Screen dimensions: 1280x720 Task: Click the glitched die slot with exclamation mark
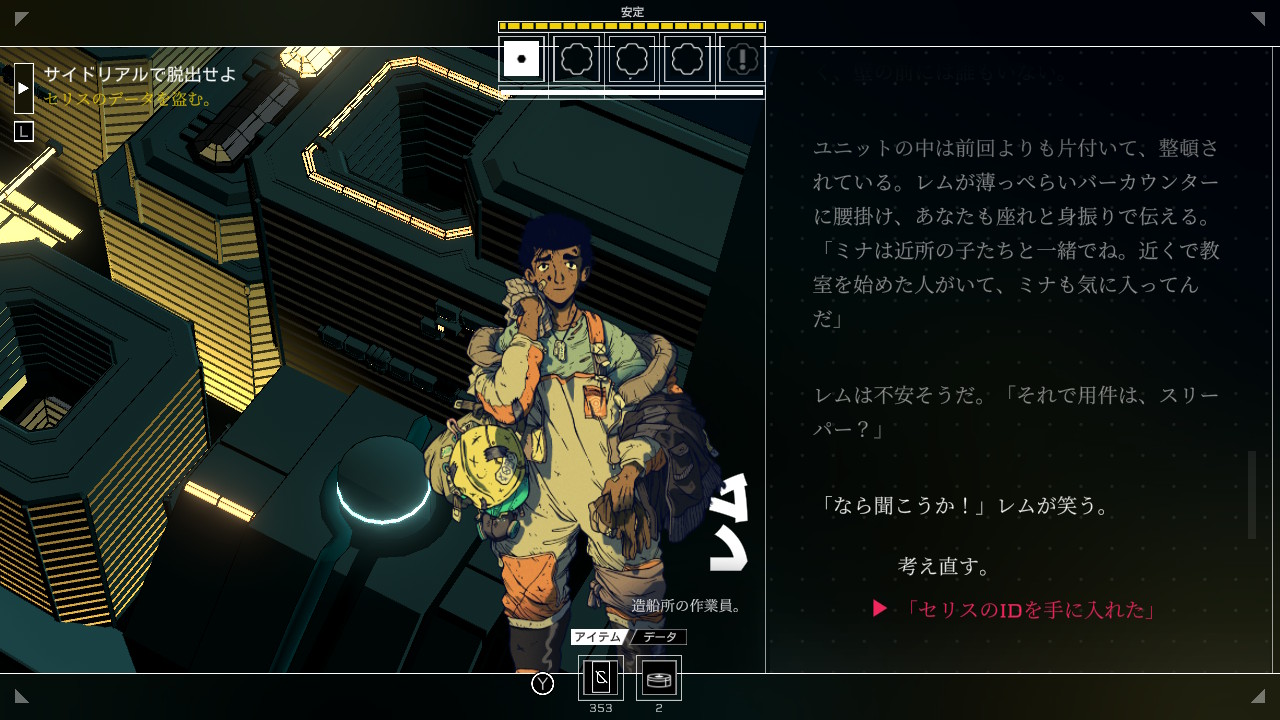pyautogui.click(x=742, y=59)
